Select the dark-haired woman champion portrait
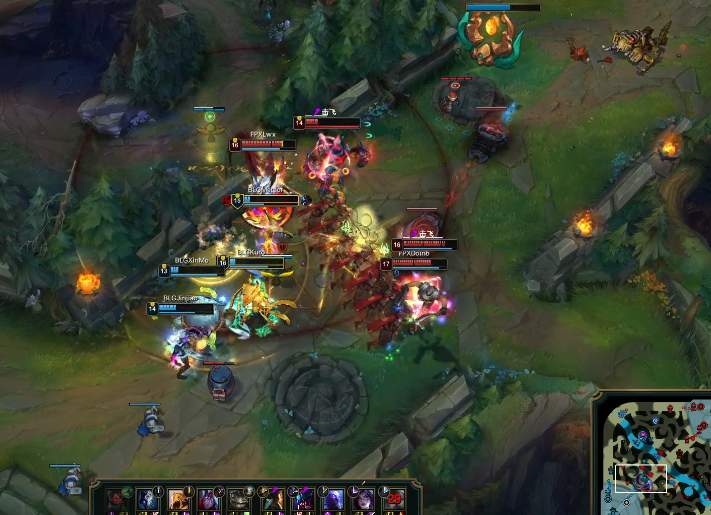 [362, 498]
